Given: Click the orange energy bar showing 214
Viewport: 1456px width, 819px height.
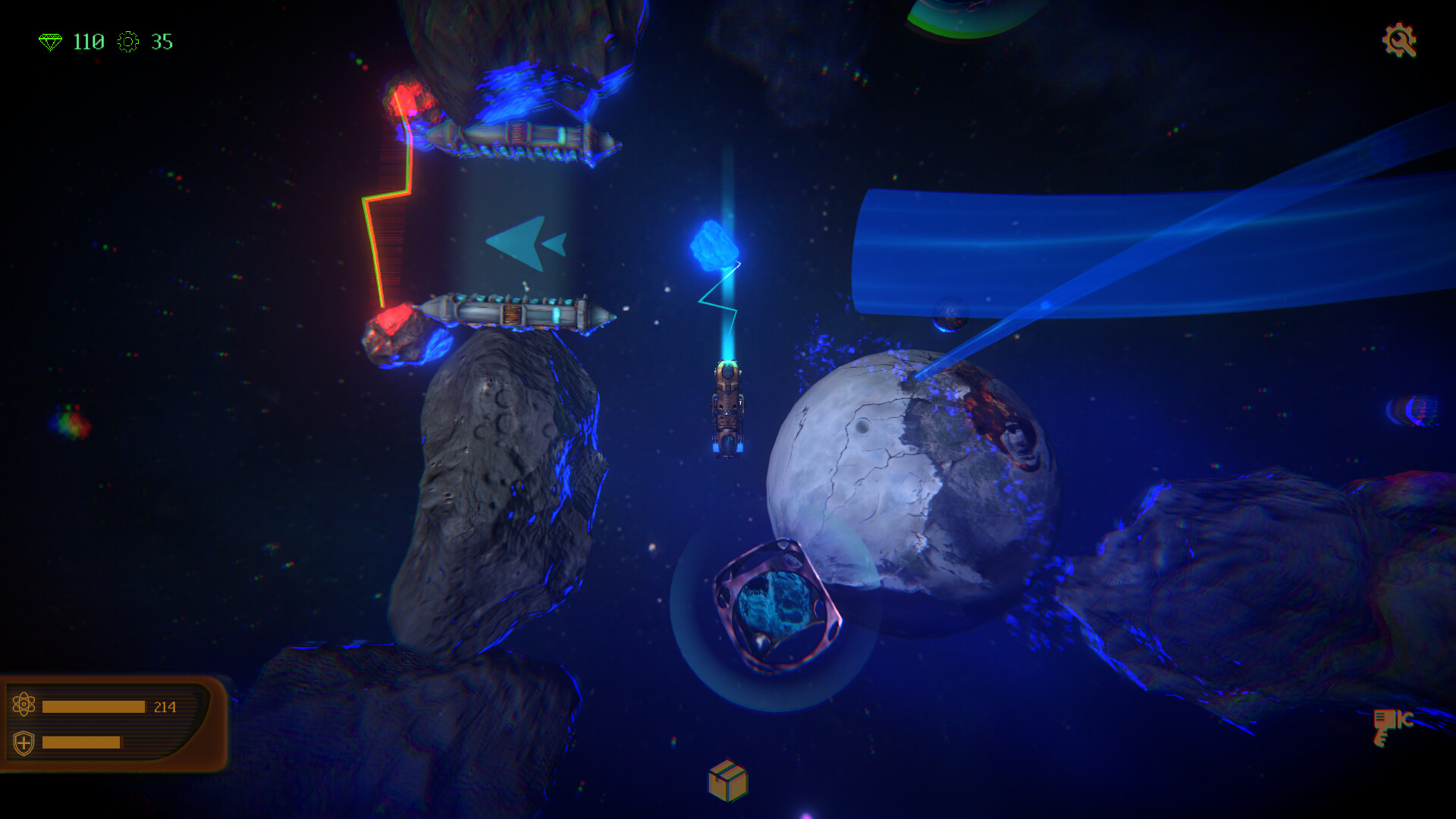Looking at the screenshot, I should (x=95, y=705).
